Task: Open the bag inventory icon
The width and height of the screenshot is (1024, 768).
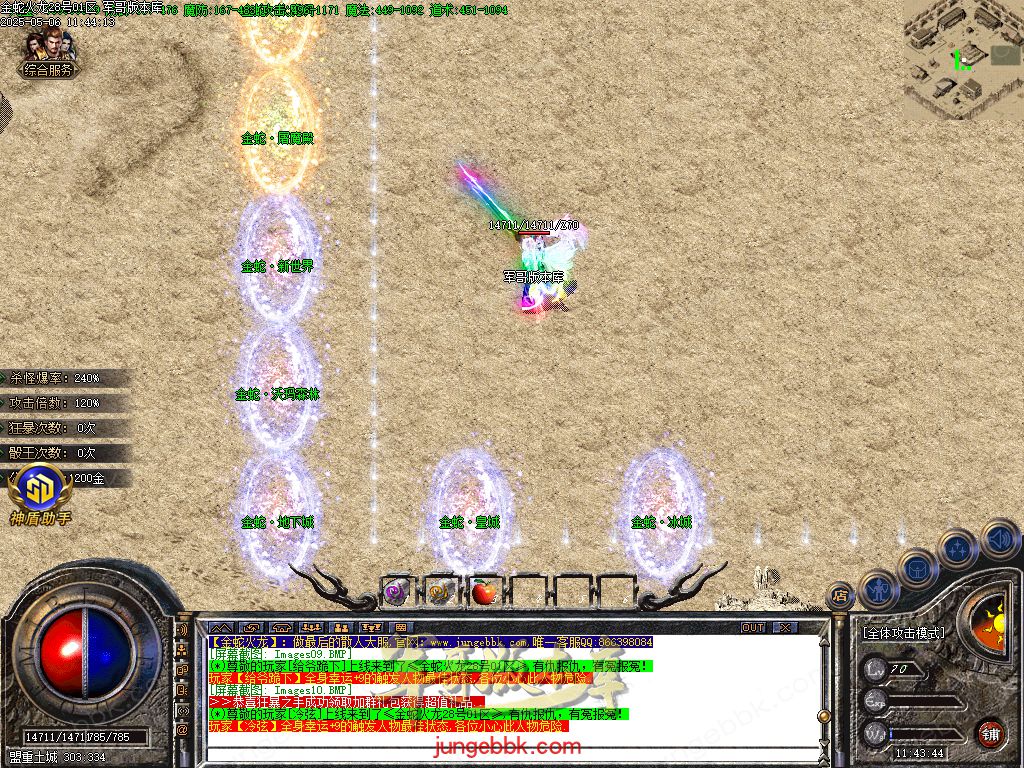Action: pos(917,570)
